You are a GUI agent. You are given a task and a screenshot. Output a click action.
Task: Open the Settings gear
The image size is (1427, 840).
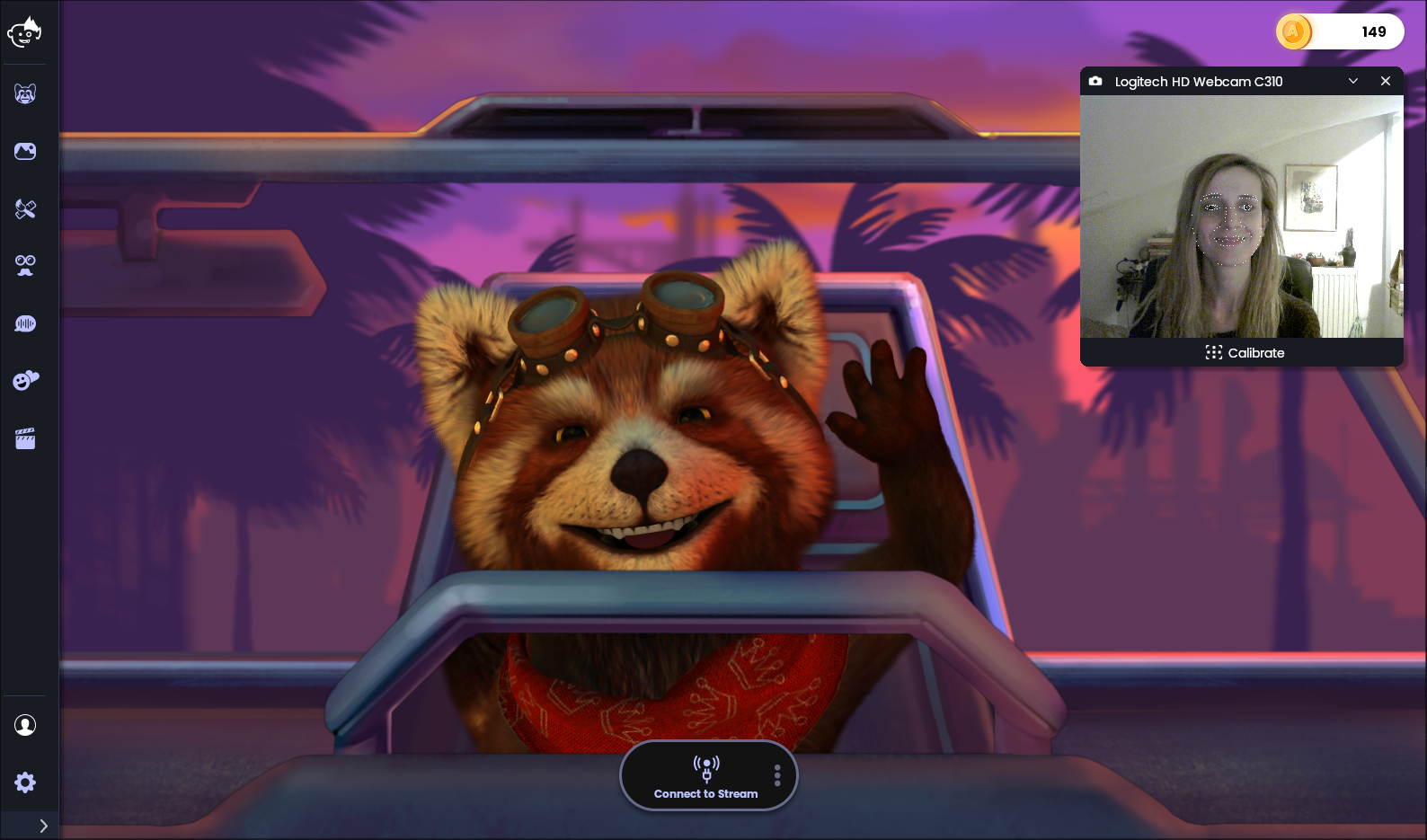[x=27, y=783]
